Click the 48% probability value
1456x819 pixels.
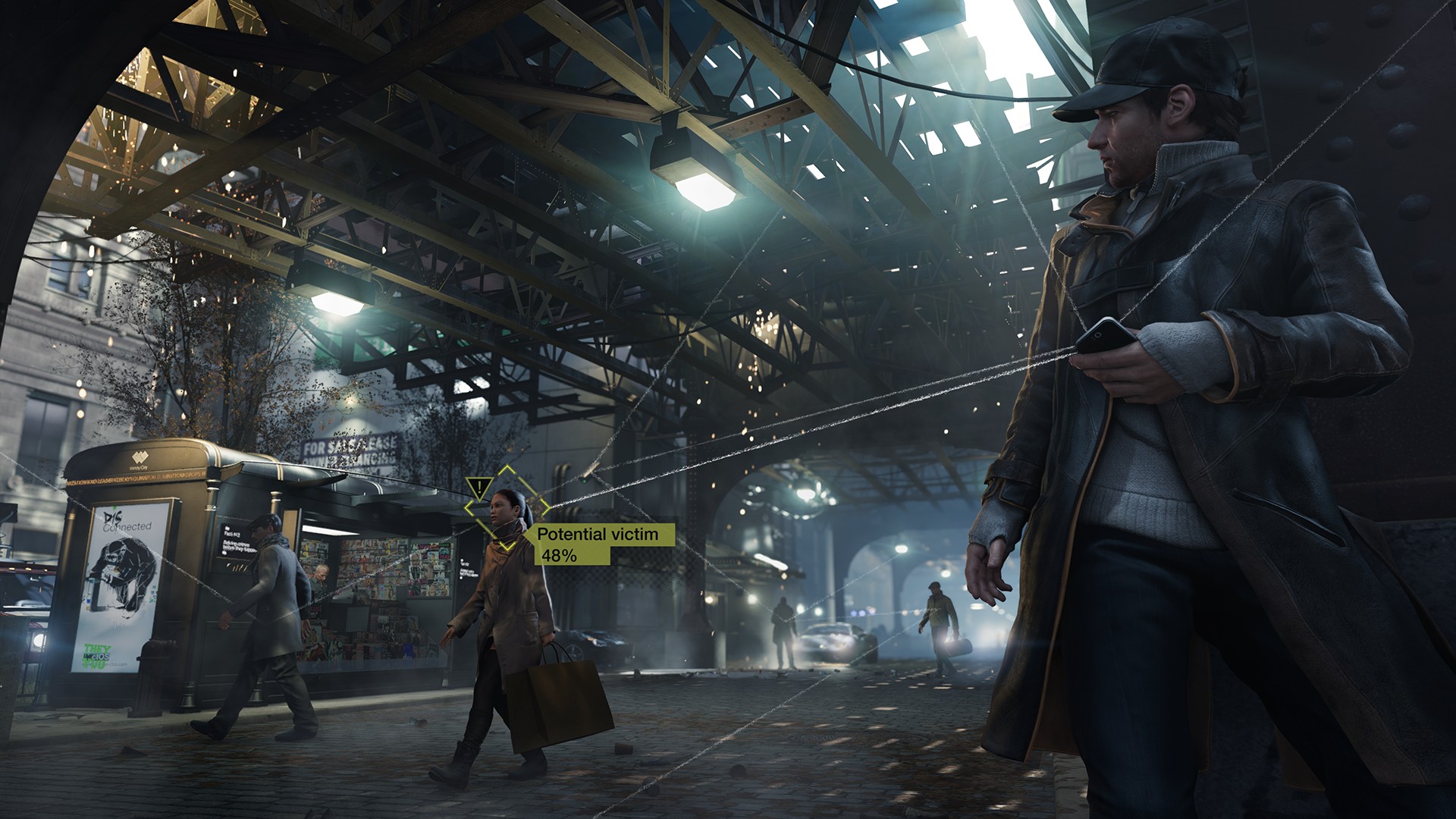[560, 557]
